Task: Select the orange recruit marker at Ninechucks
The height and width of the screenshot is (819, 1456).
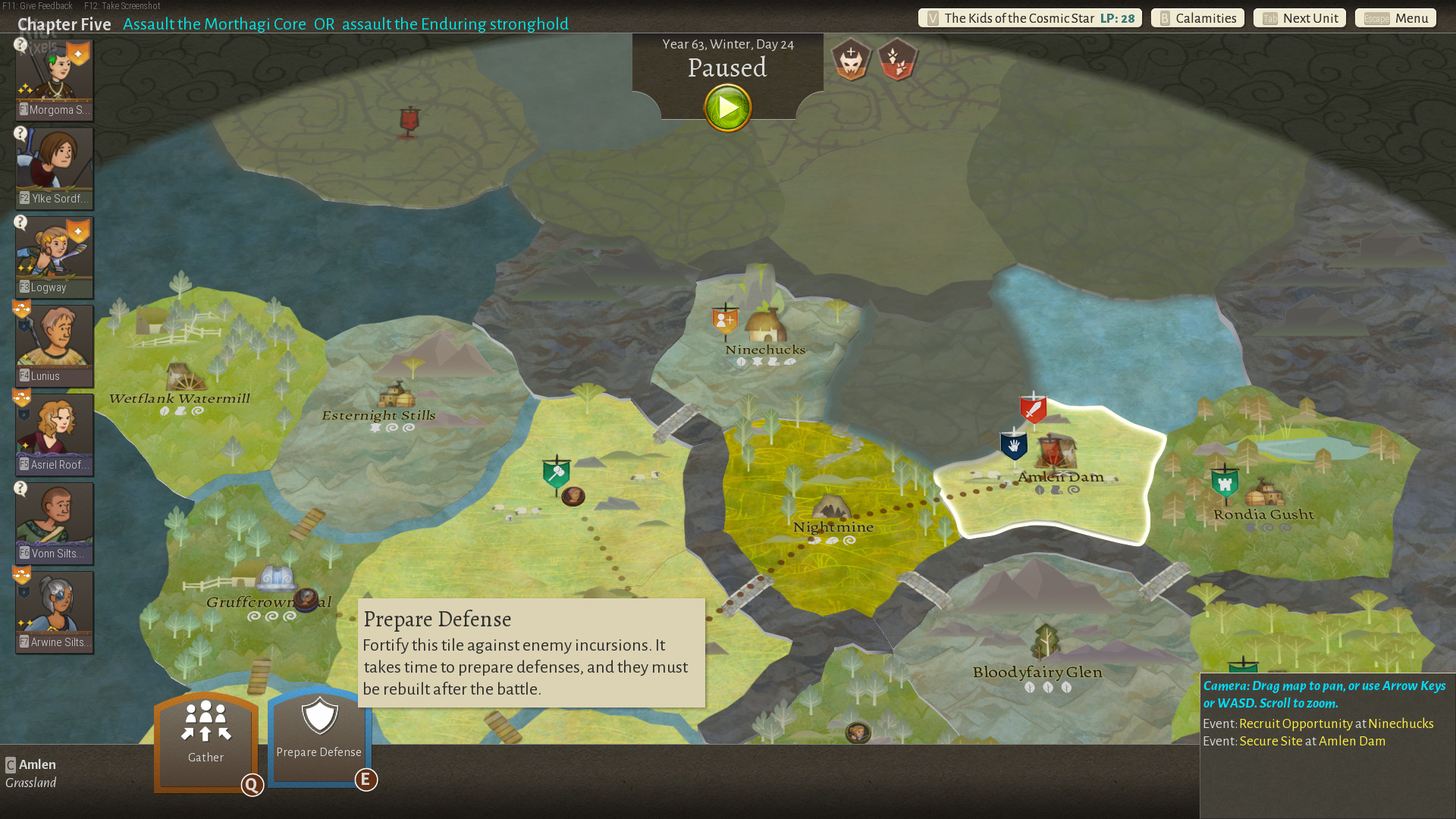Action: coord(725,320)
